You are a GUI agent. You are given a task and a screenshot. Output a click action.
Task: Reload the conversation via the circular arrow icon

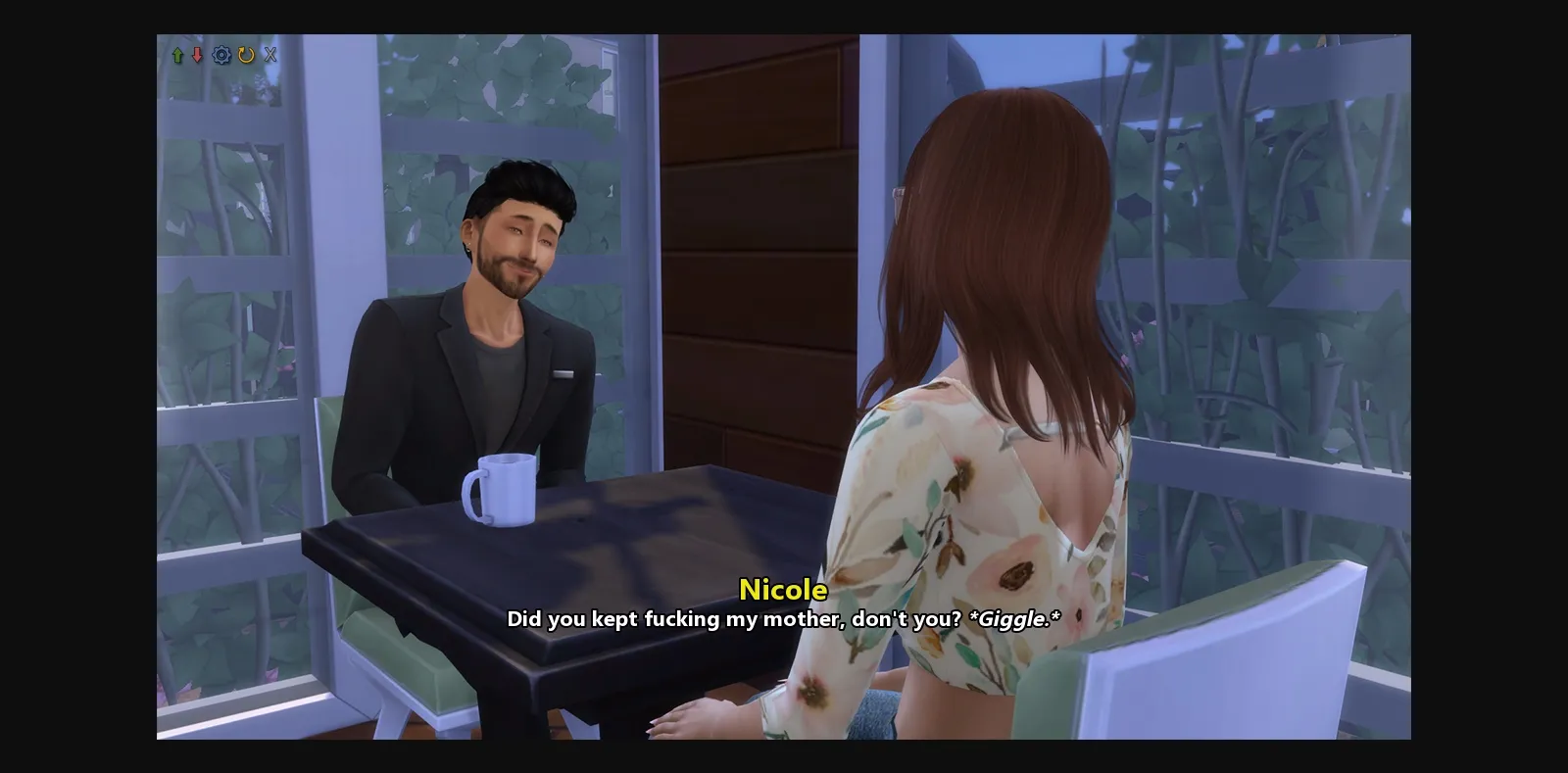[246, 55]
